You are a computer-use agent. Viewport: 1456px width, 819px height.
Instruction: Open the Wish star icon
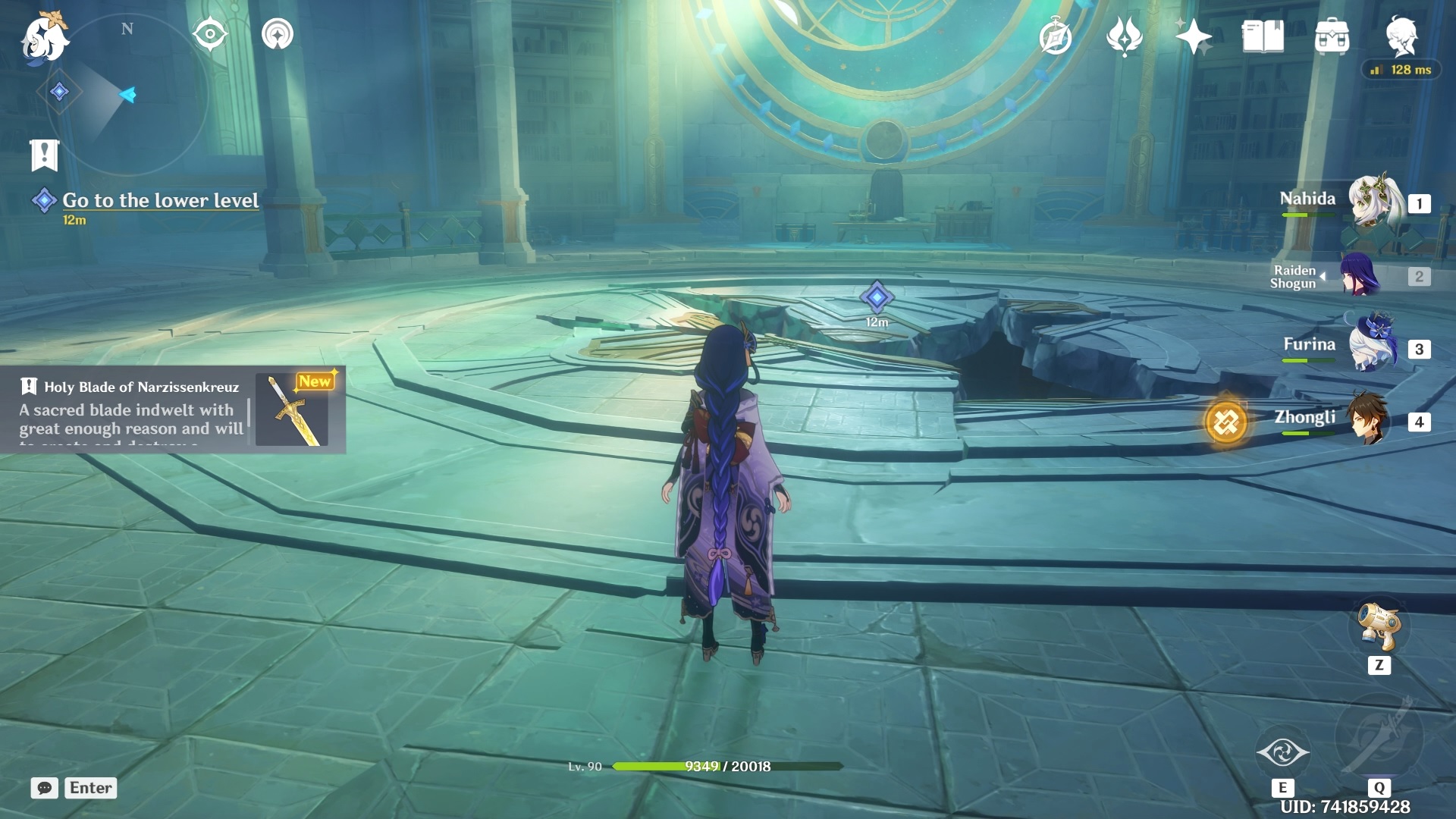pyautogui.click(x=1193, y=36)
